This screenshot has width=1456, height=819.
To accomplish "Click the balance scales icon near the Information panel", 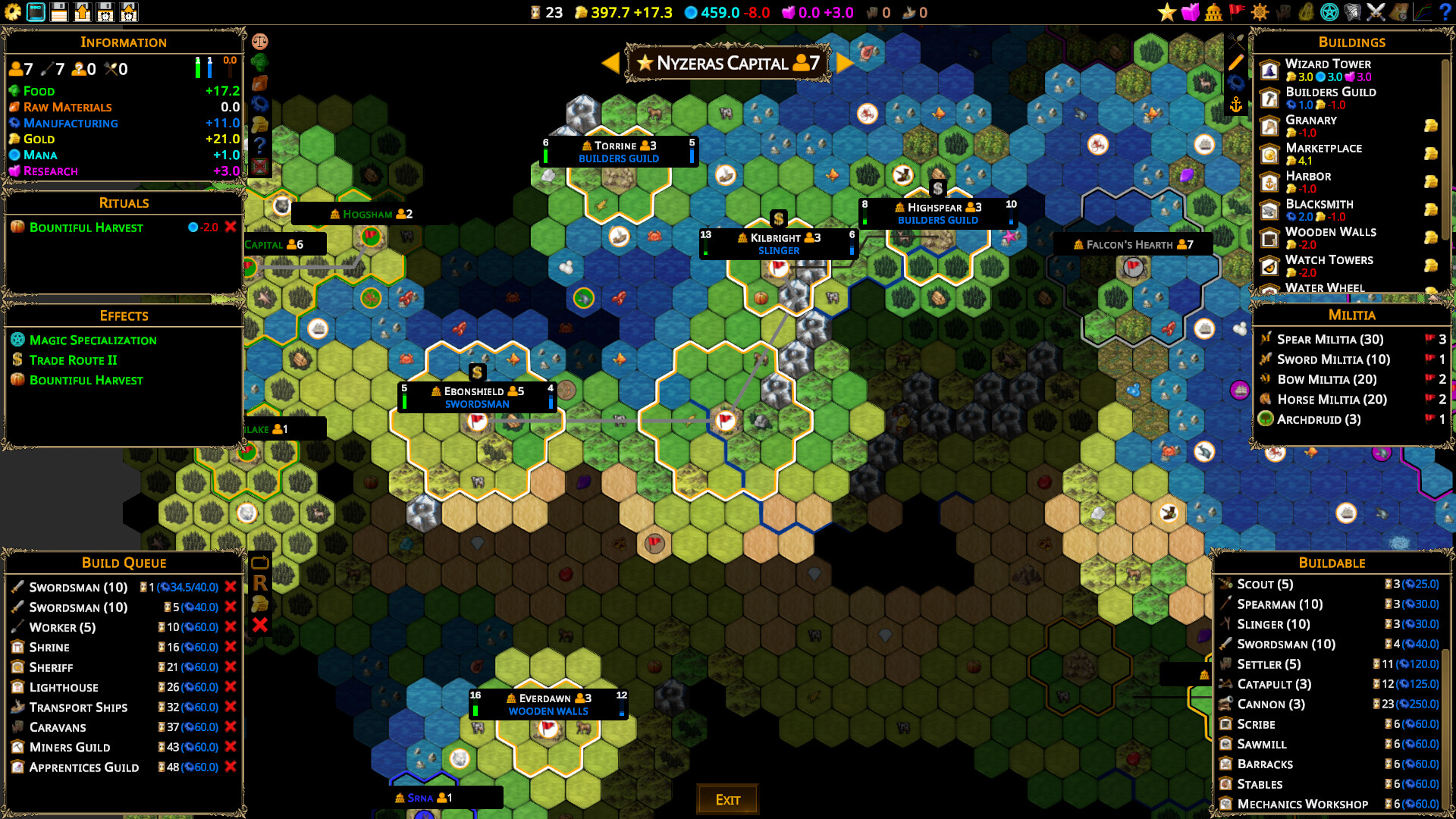I will tap(262, 41).
